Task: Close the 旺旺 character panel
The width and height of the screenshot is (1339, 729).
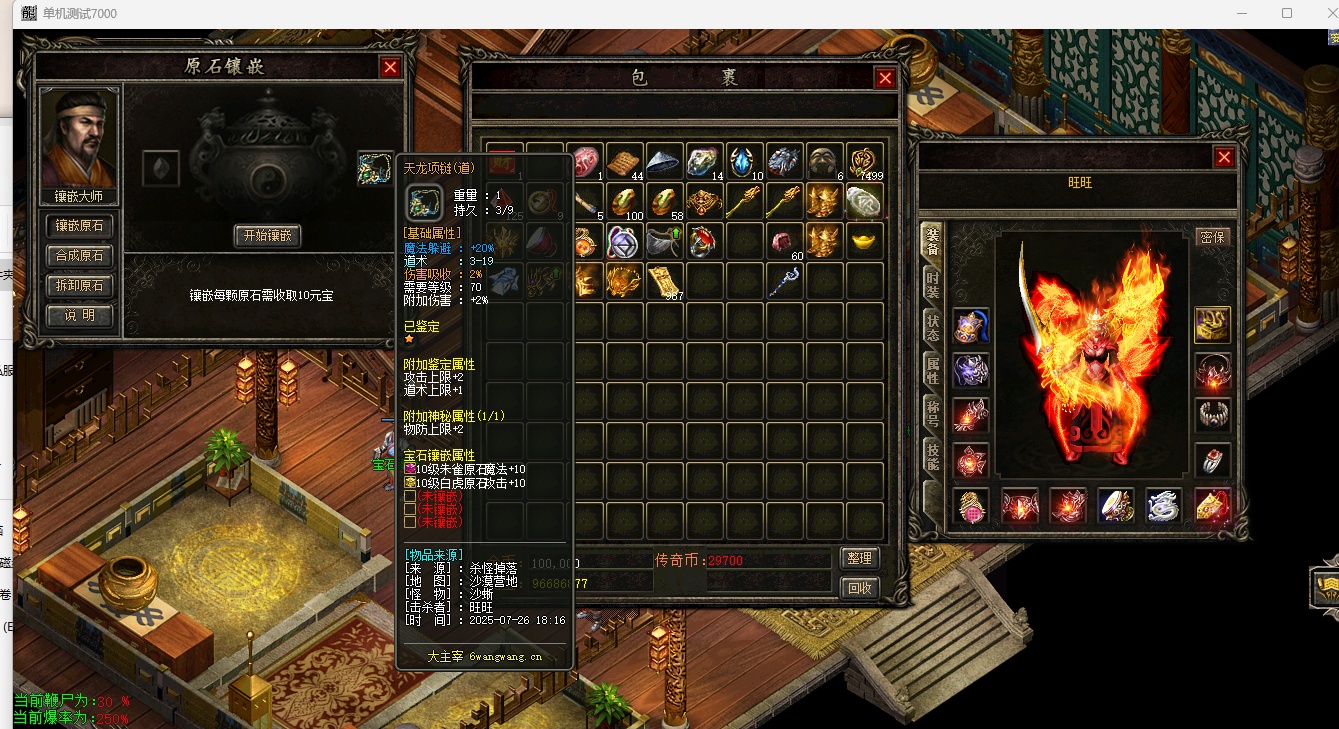Action: (x=1224, y=157)
